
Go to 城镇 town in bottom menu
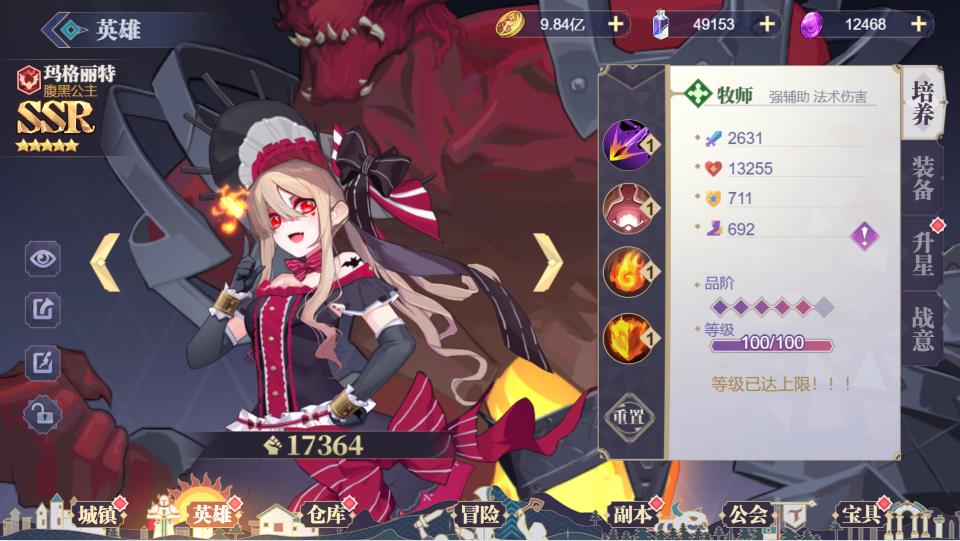point(97,515)
